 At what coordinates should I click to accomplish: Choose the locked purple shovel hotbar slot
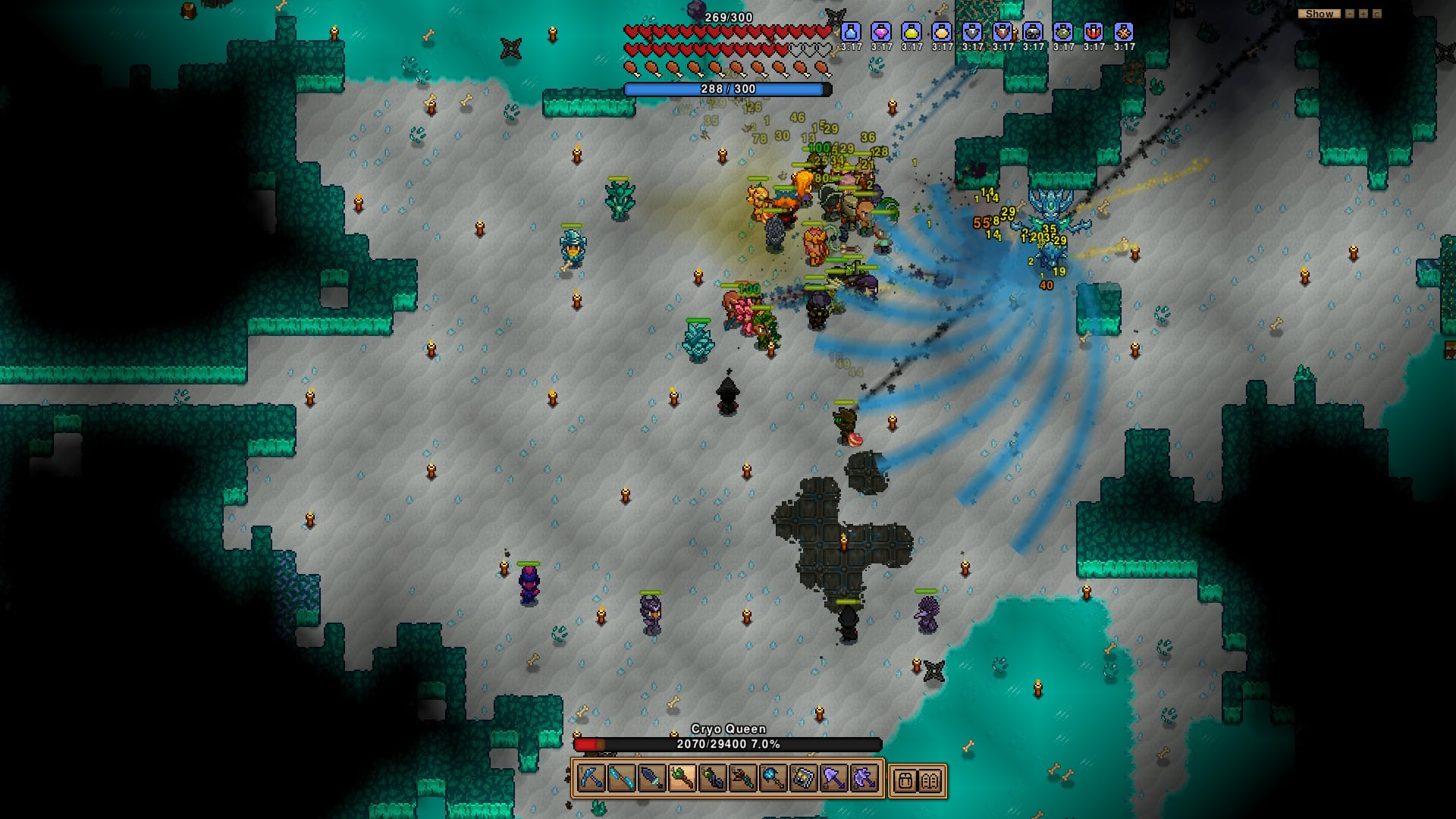coord(833,779)
